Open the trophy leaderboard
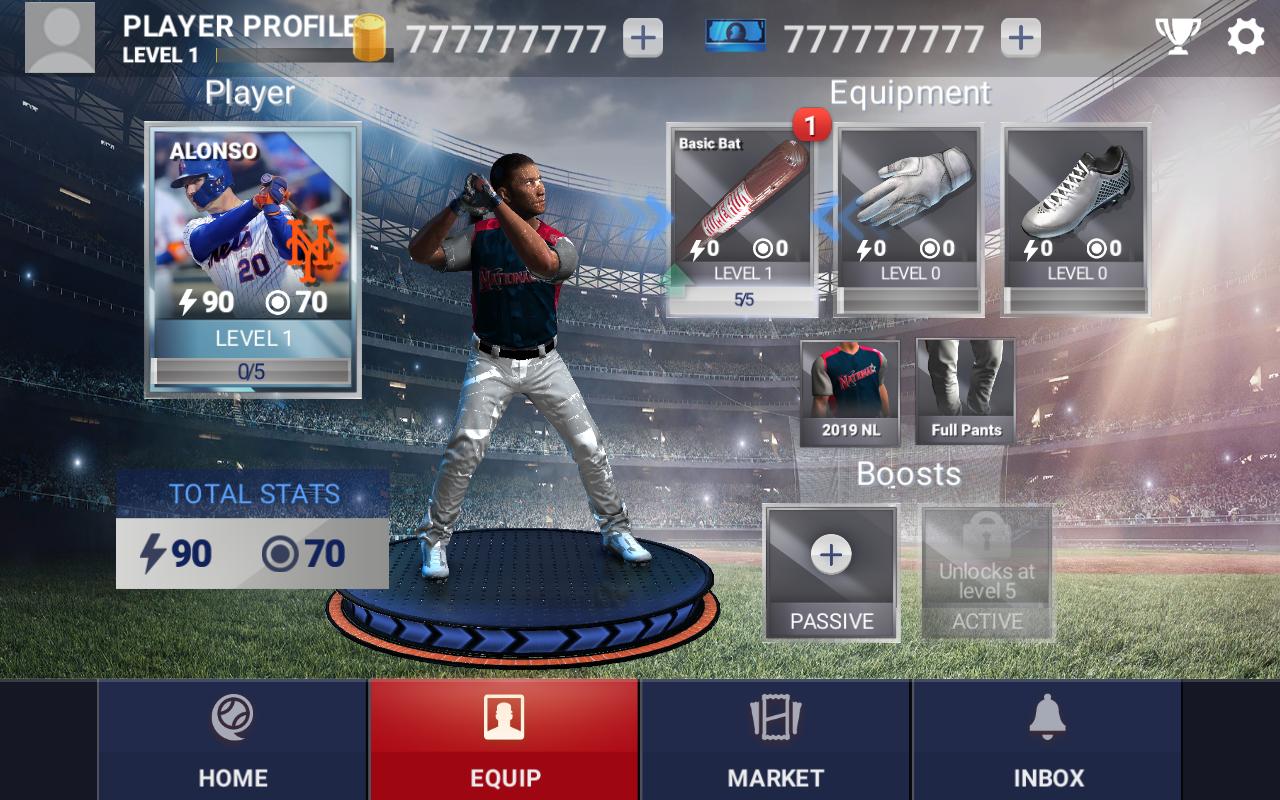 point(1178,37)
